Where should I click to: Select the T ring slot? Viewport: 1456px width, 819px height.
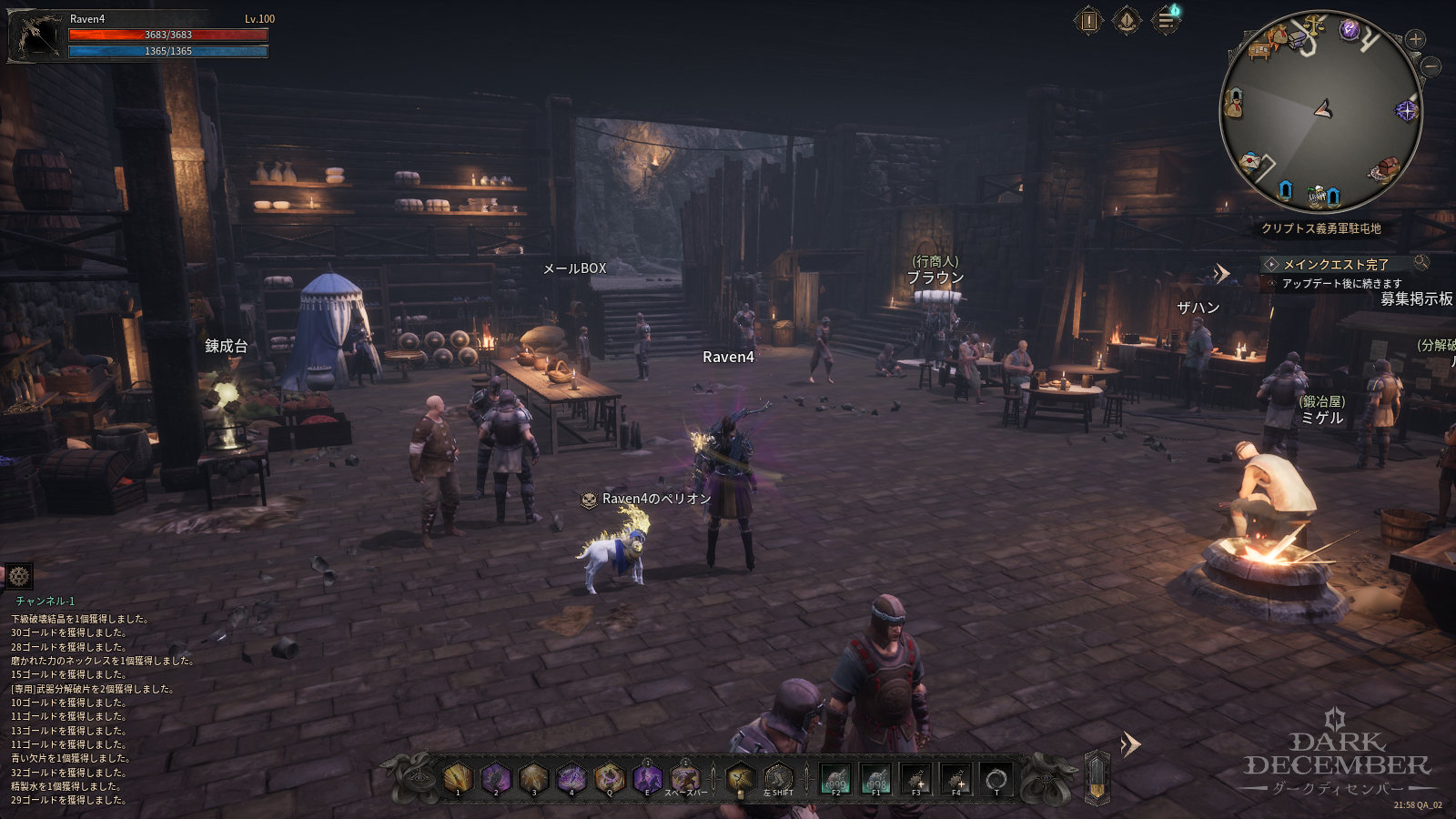(996, 779)
